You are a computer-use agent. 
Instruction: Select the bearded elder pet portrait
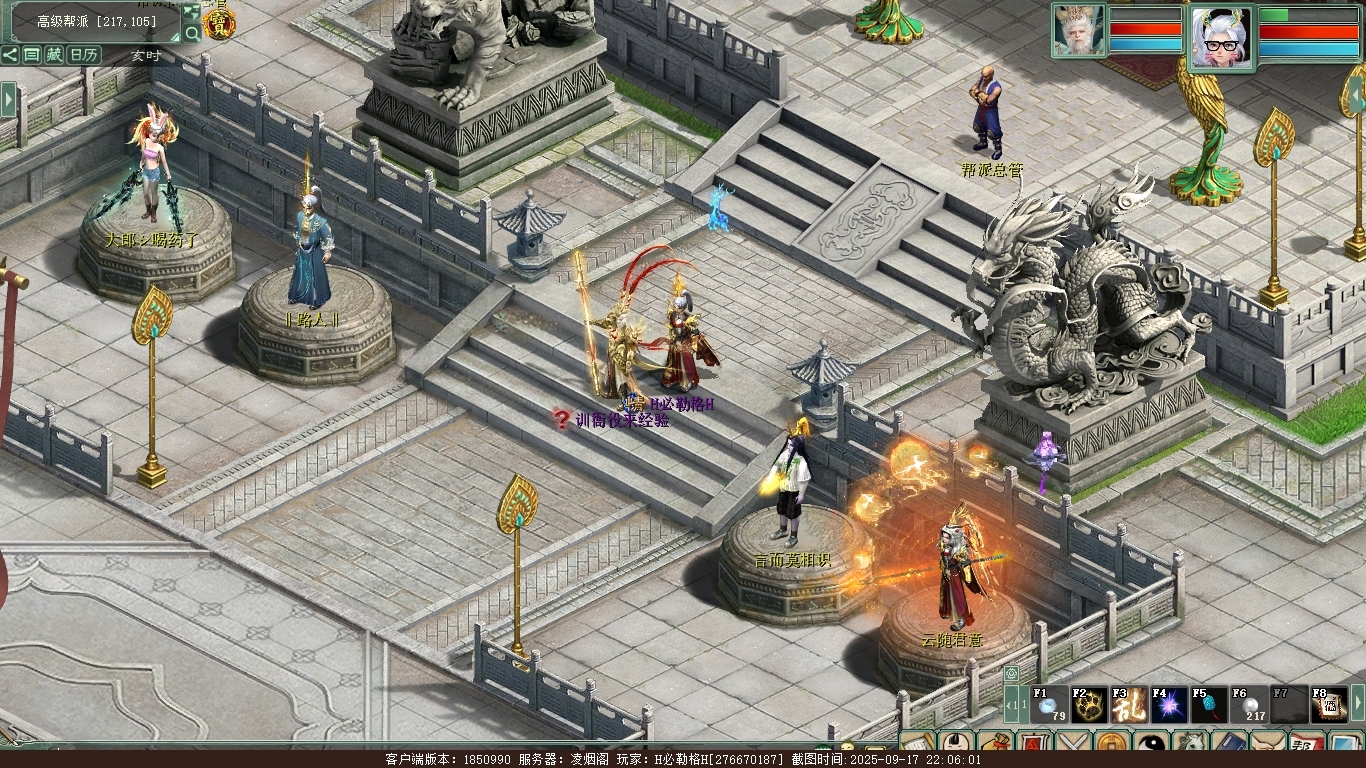click(1078, 30)
